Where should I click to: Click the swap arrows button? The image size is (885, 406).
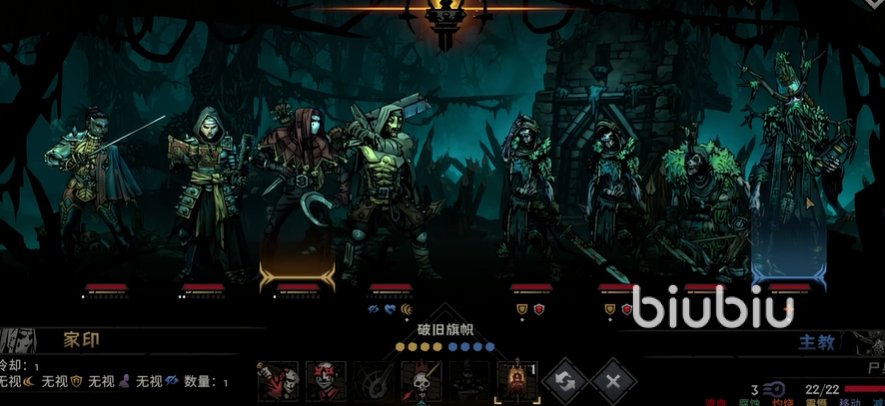coord(564,381)
